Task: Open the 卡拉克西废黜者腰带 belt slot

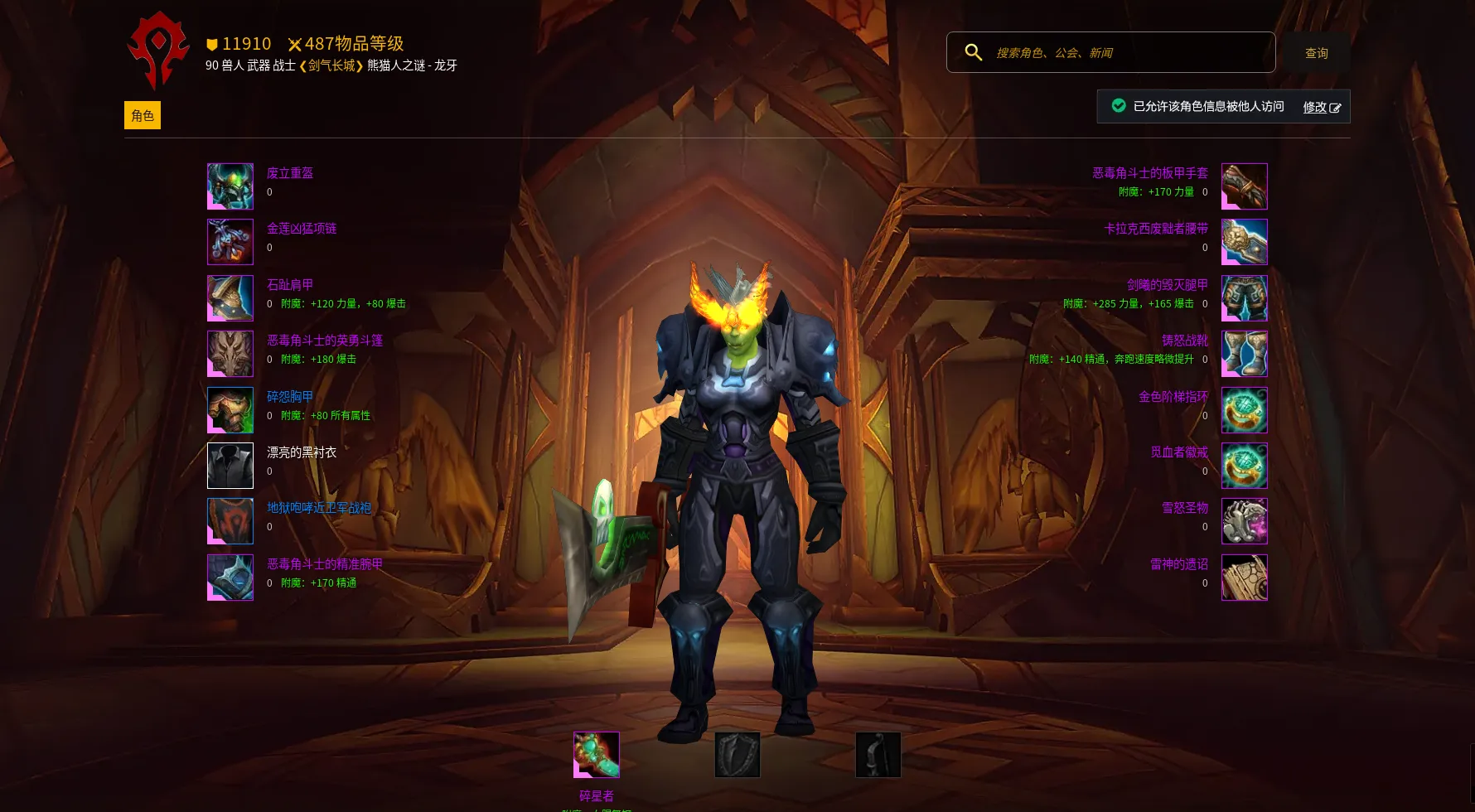Action: pos(1244,242)
